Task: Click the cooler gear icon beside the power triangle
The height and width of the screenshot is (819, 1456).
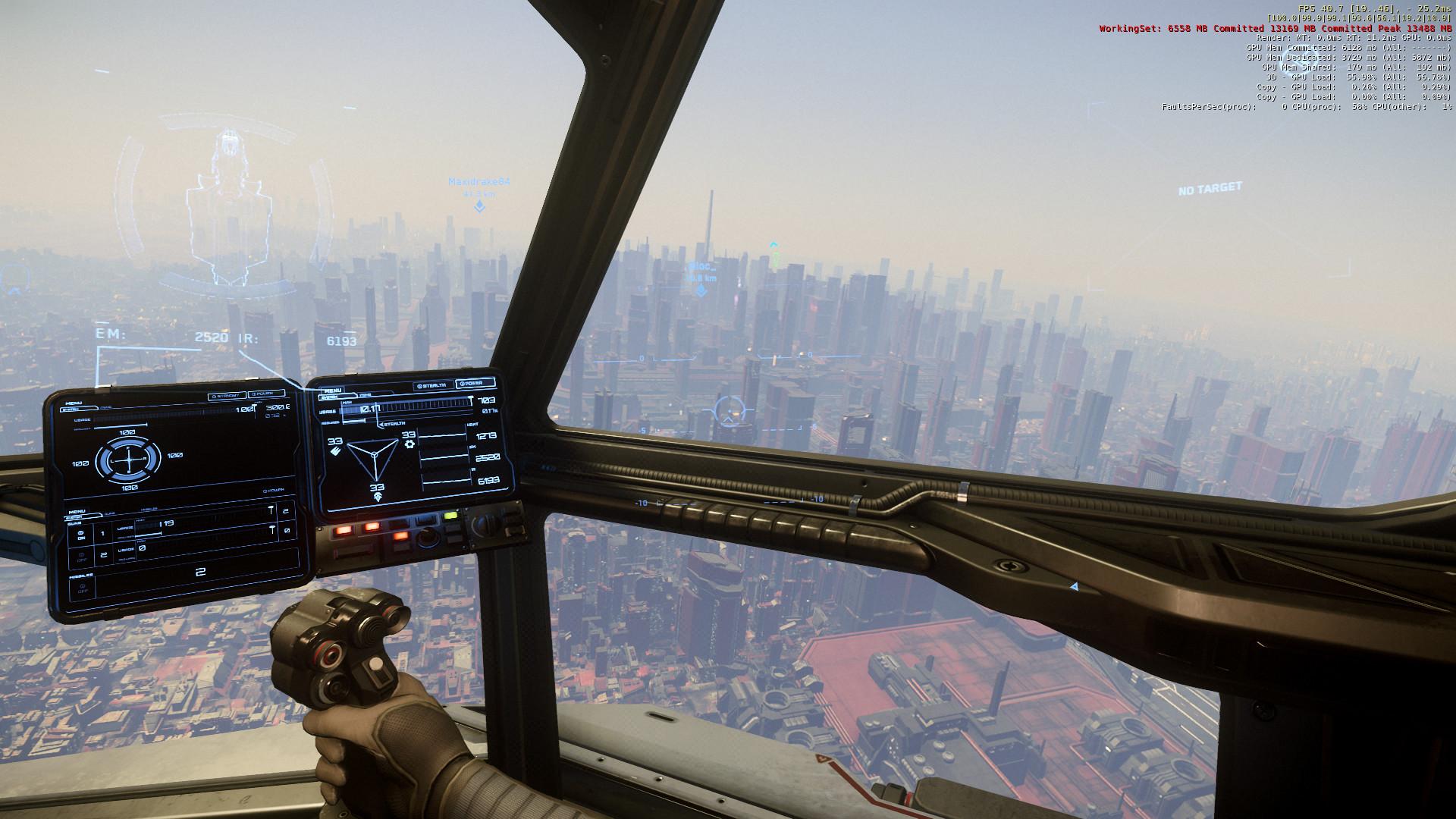Action: click(409, 444)
